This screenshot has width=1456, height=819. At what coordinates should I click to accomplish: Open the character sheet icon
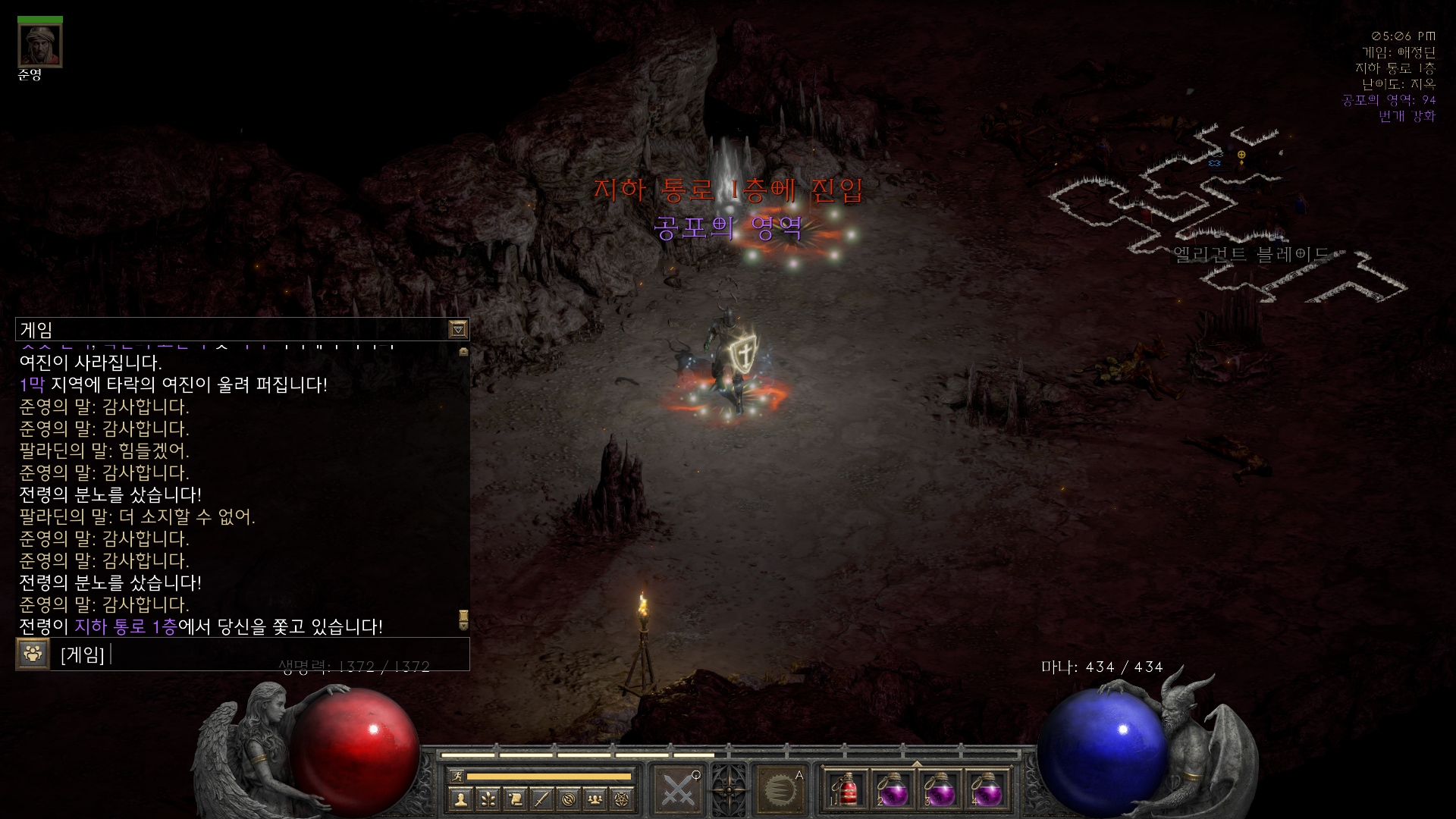(460, 799)
